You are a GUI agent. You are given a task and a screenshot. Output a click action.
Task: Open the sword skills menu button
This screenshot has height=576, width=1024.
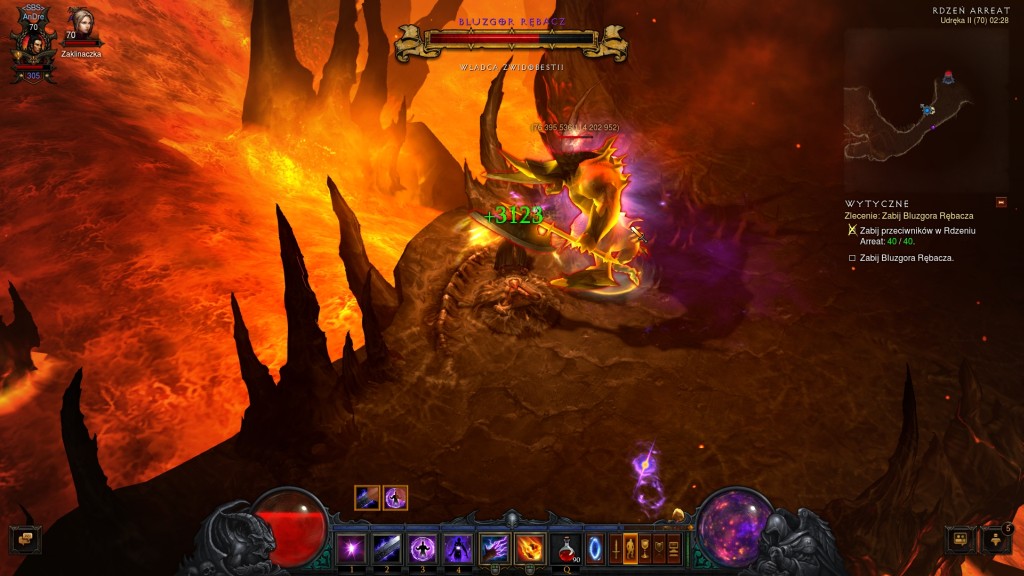click(615, 548)
